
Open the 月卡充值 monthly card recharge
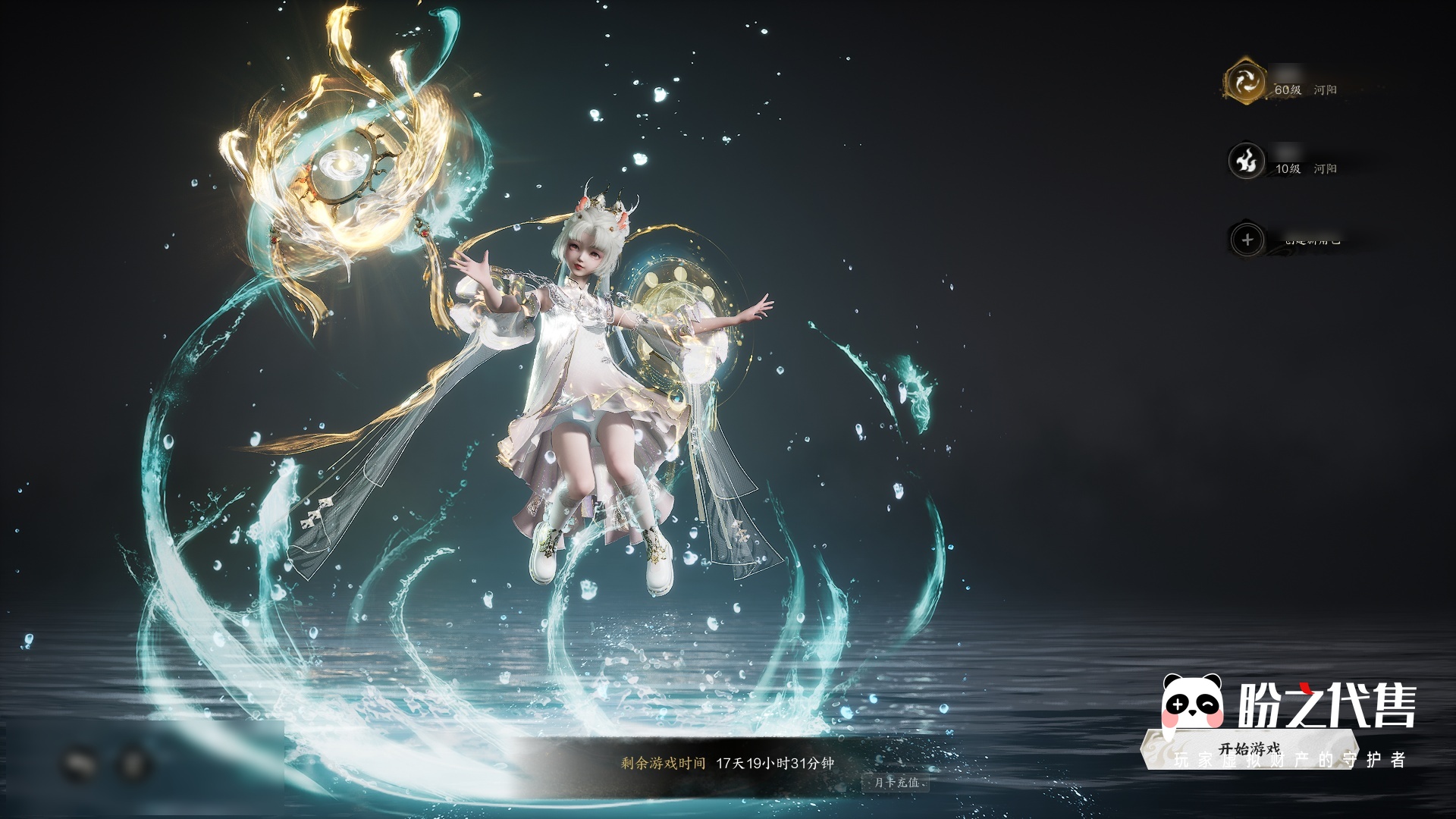point(897,782)
